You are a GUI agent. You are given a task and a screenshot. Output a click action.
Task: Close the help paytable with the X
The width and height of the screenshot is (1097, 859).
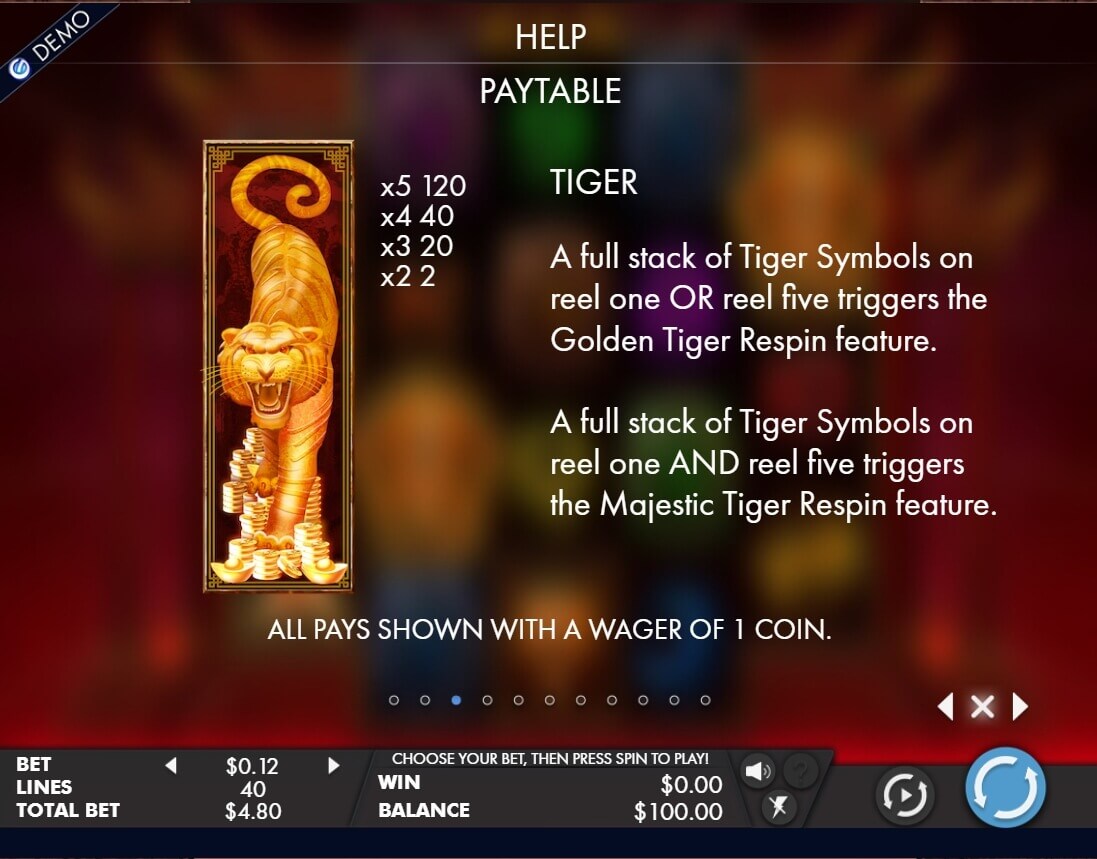[982, 707]
